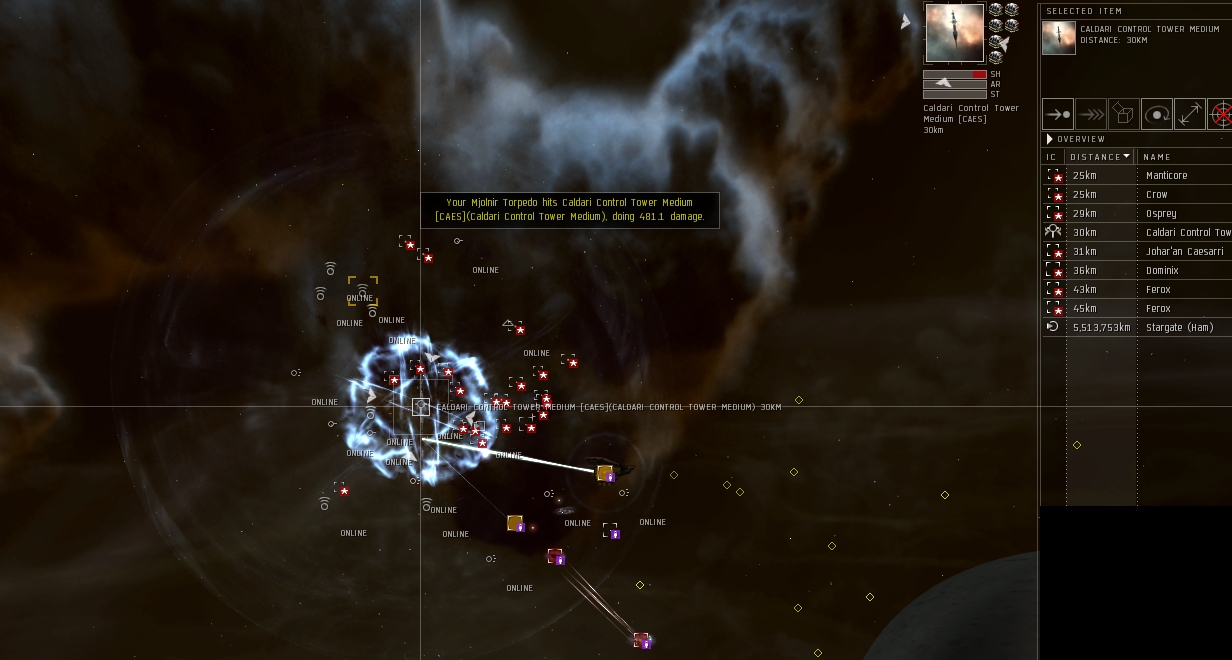
Task: Select the Ferox at 45km
Action: 1157,309
